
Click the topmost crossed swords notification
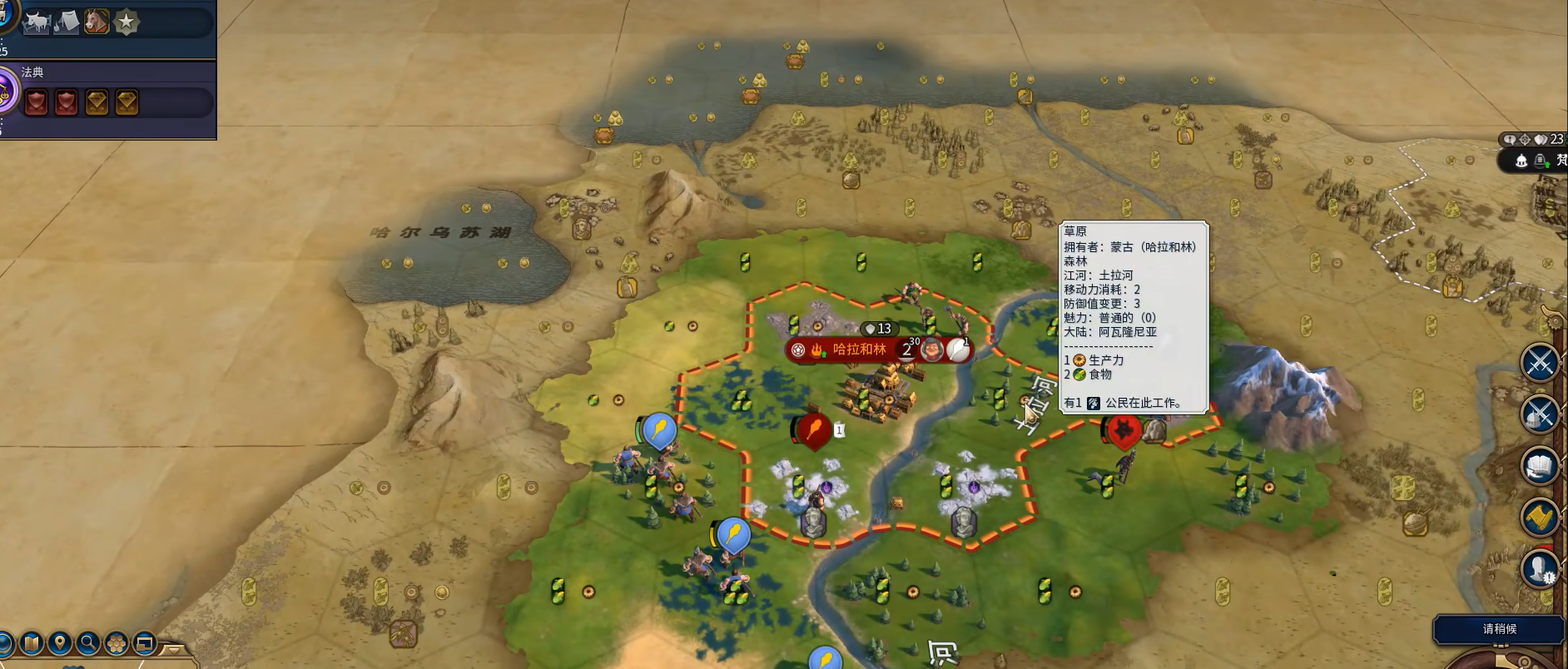[1539, 363]
